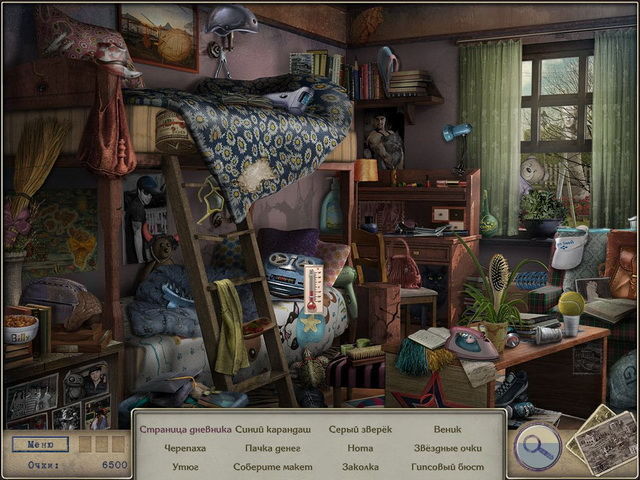Click the 'Заколка' item name
This screenshot has height=480, width=640.
(360, 466)
